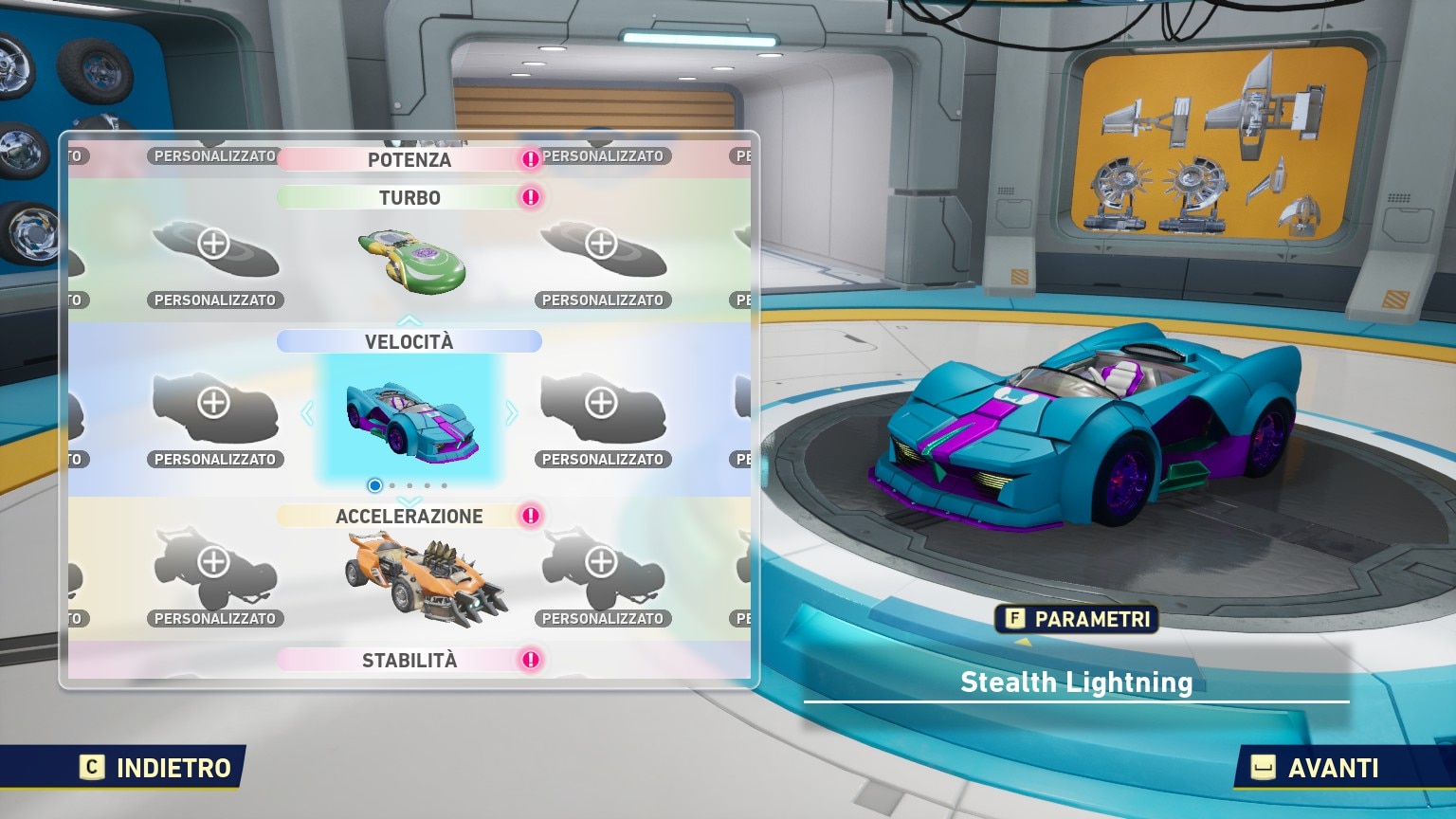1456x819 pixels.
Task: Select the highlighted blue Velocità car
Action: click(x=409, y=417)
